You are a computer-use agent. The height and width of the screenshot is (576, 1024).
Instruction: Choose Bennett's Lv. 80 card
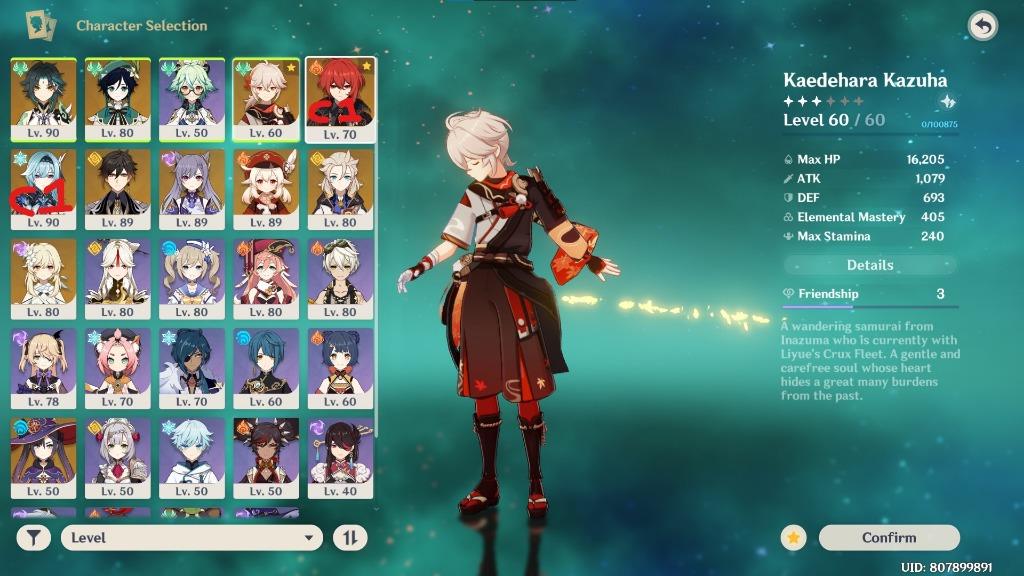(x=340, y=277)
